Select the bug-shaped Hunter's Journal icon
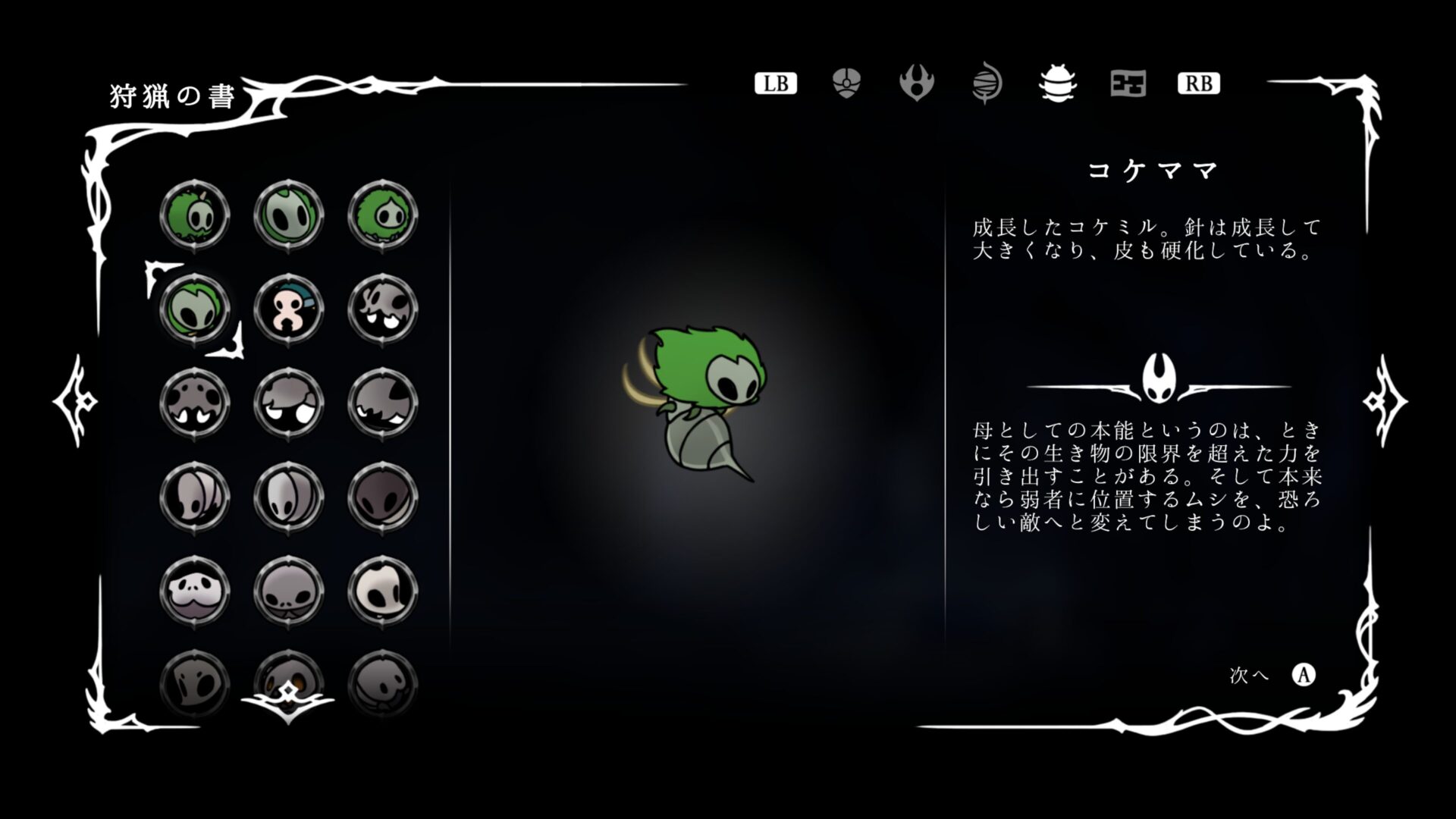 coord(1056,85)
